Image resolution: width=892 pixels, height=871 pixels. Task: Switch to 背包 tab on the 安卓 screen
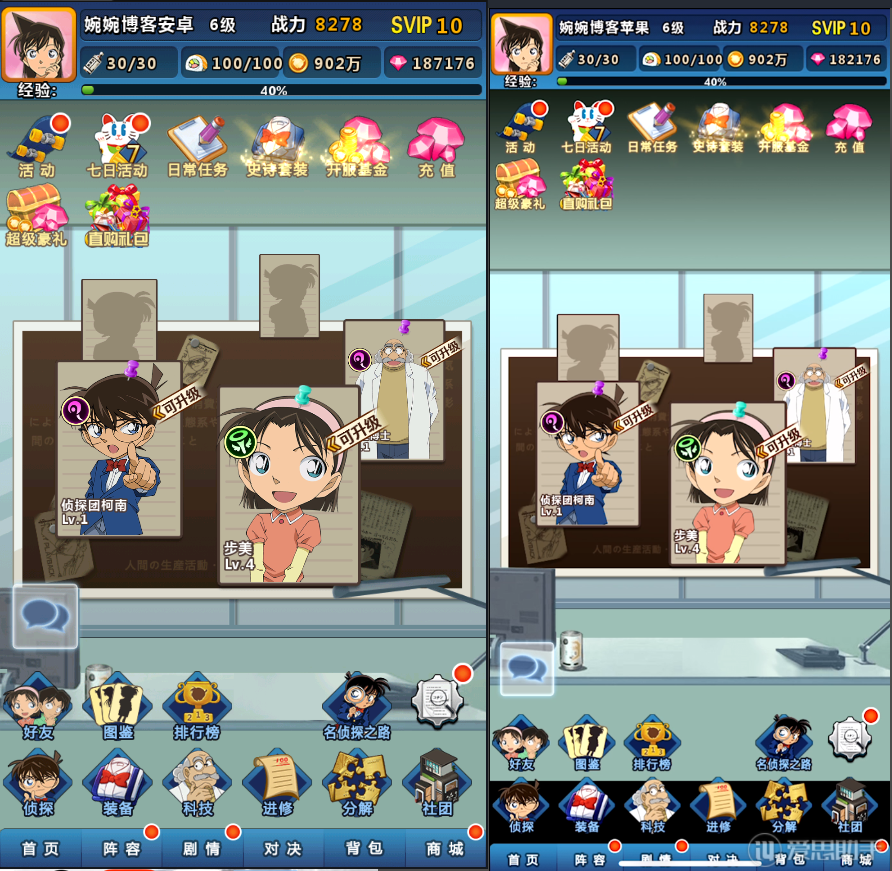pyautogui.click(x=364, y=849)
